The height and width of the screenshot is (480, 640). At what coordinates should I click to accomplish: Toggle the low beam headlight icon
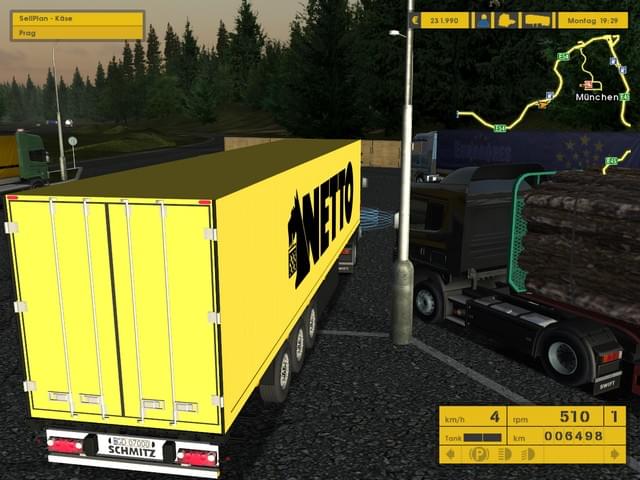(505, 454)
